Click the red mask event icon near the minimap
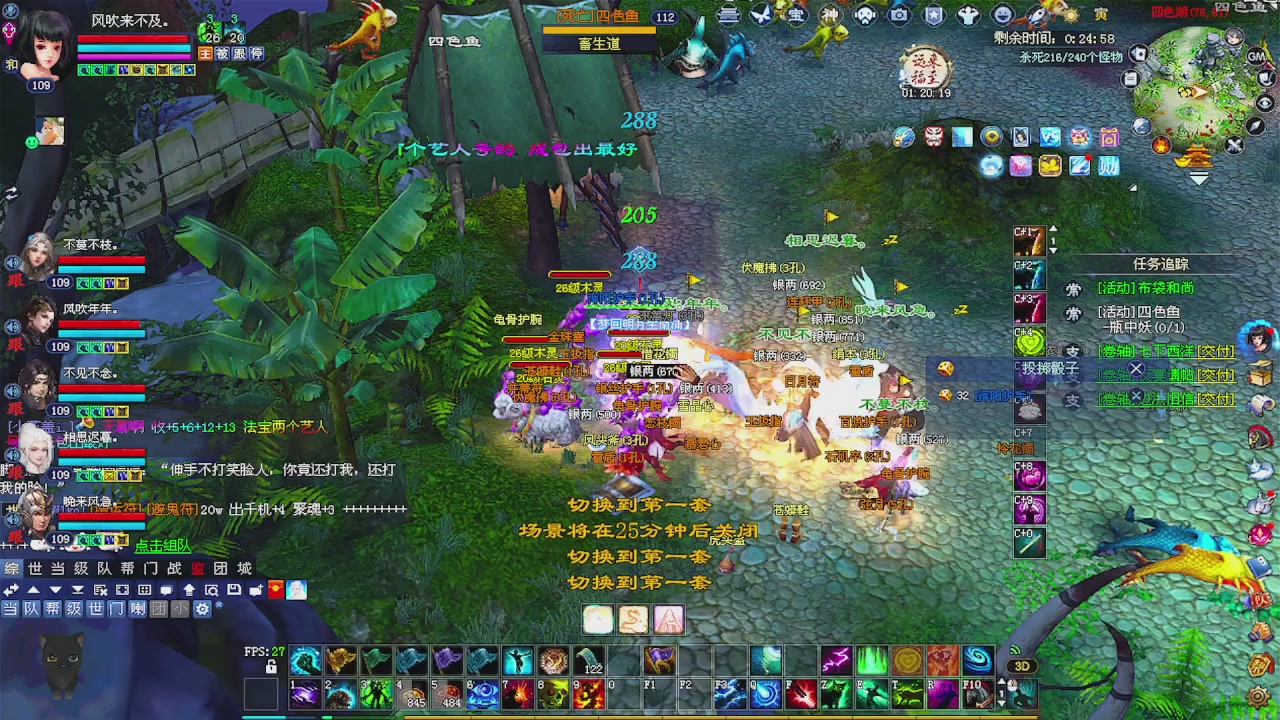 (931, 137)
